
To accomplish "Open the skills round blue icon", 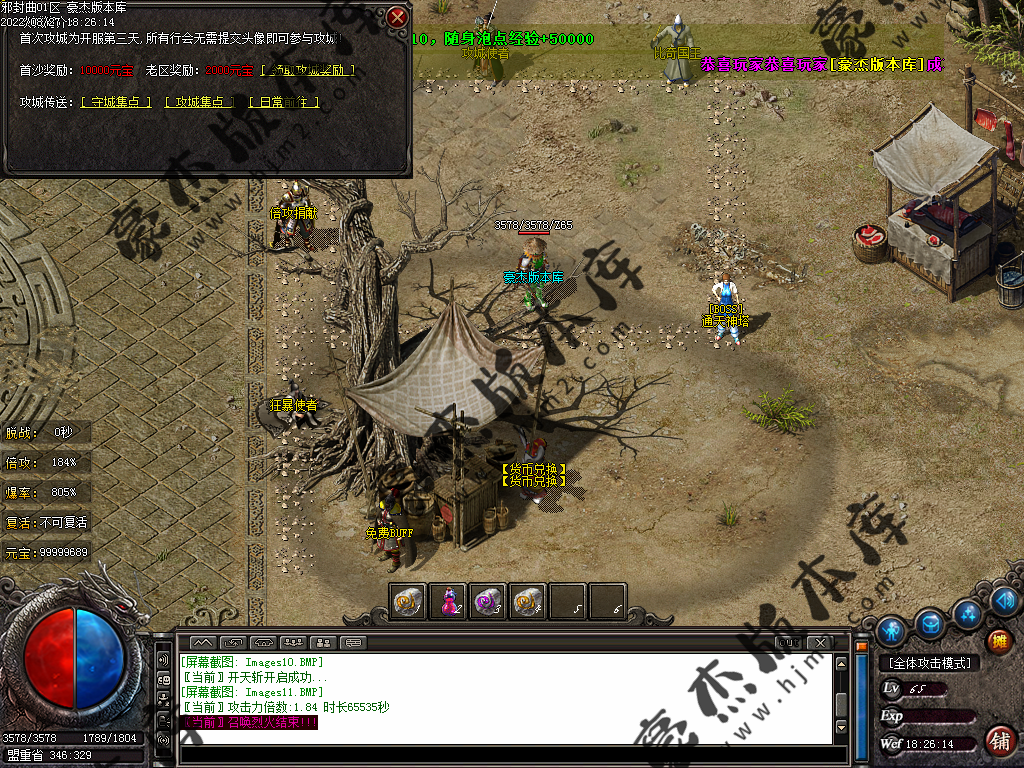I will pyautogui.click(x=967, y=612).
